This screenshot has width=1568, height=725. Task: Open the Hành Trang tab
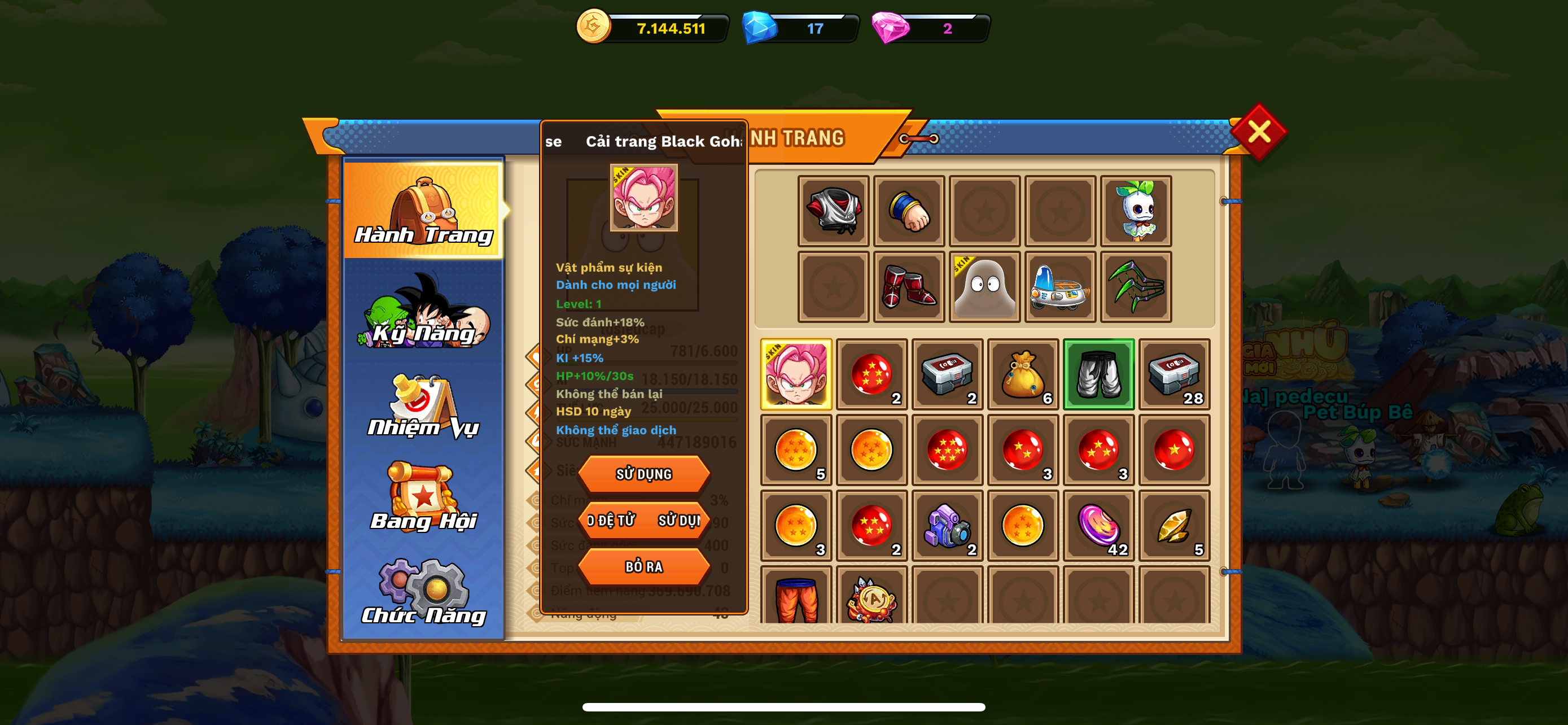click(424, 210)
